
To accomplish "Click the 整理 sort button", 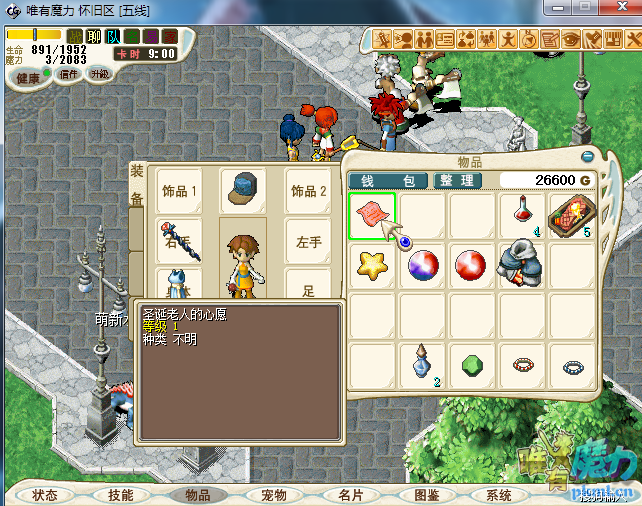I will point(458,181).
